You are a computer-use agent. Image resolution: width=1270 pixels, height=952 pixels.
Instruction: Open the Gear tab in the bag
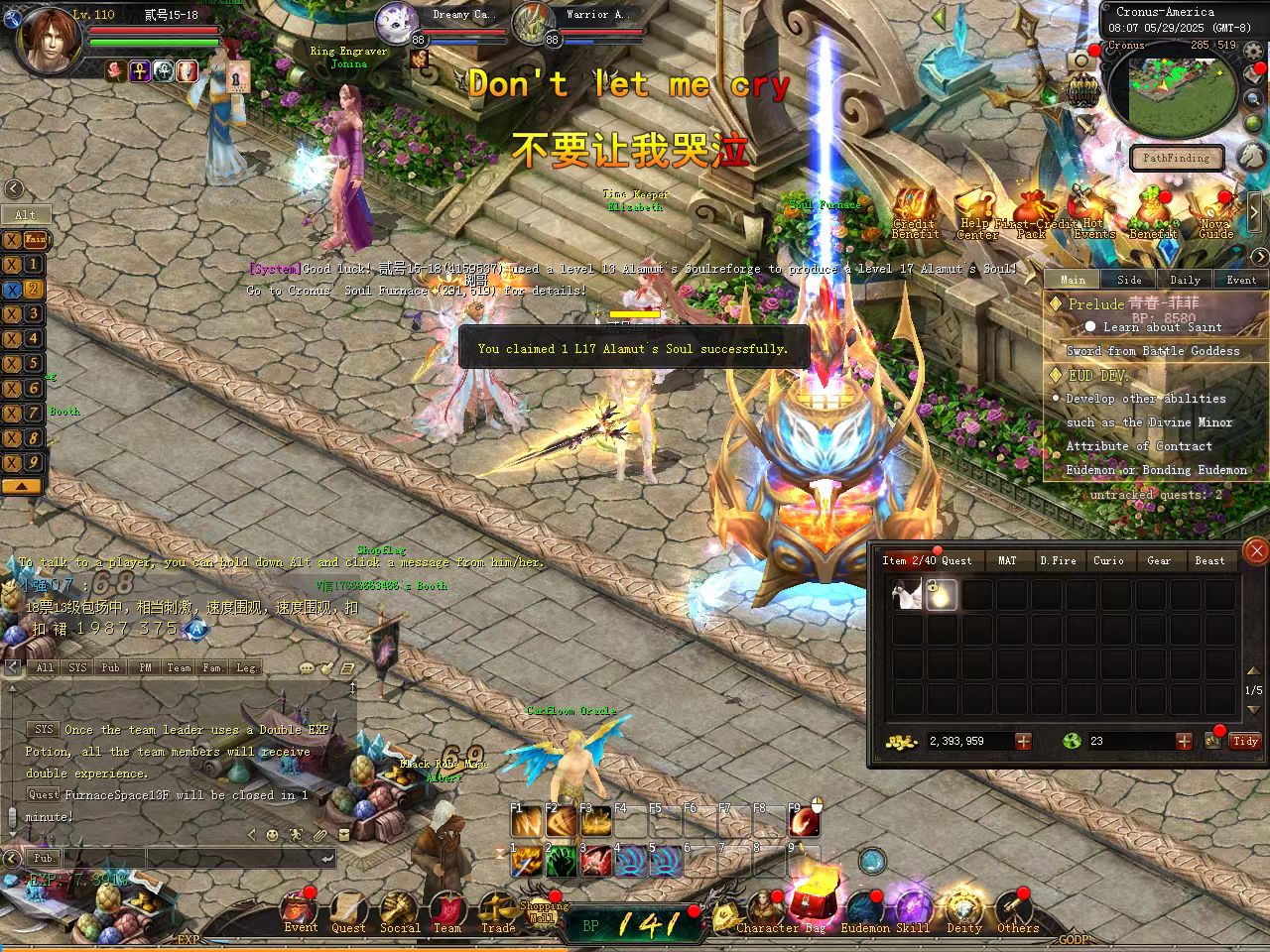tap(1159, 561)
